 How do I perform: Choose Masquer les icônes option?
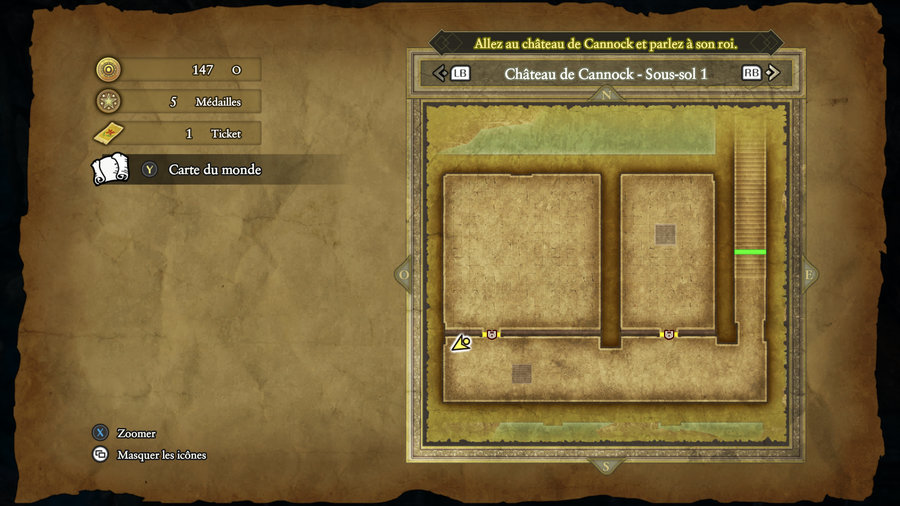pyautogui.click(x=161, y=455)
